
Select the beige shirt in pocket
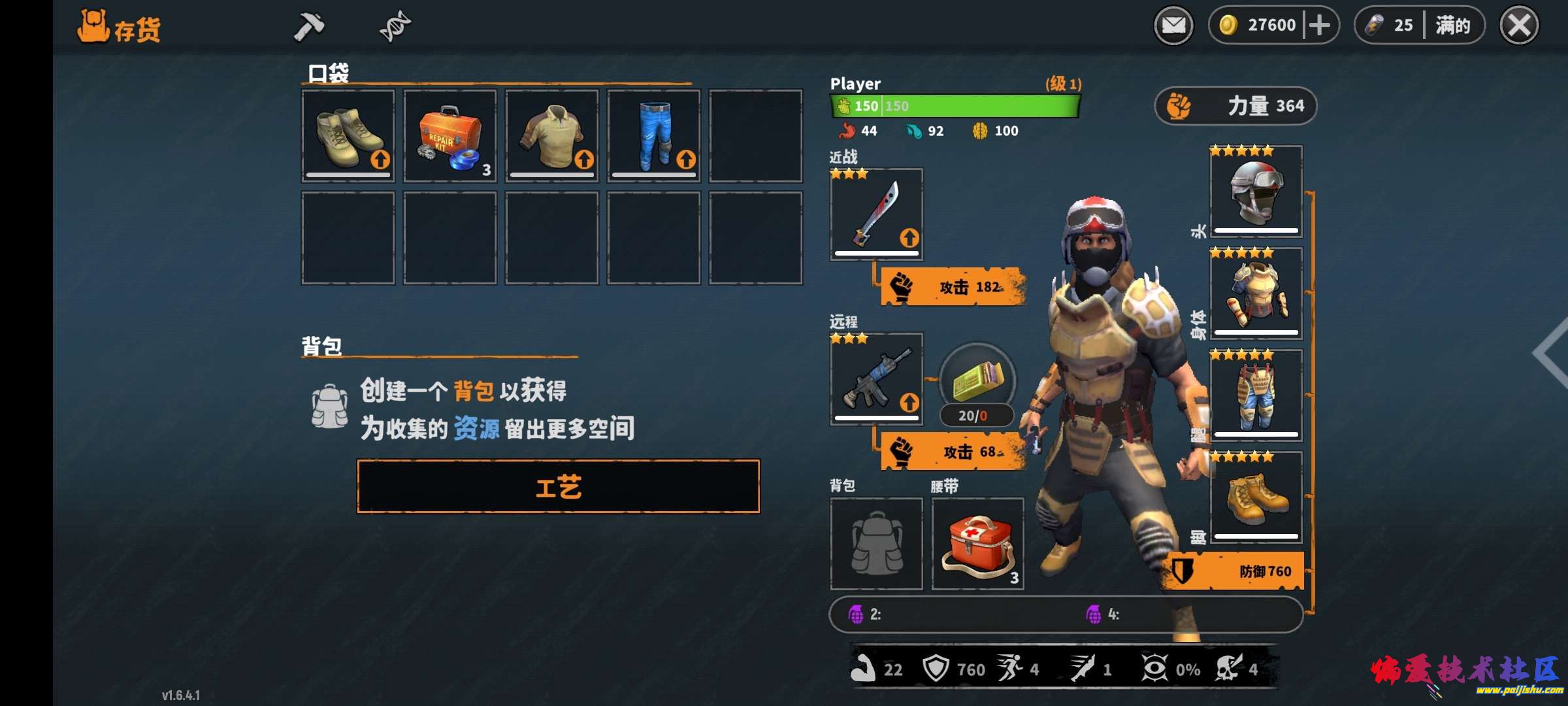click(x=552, y=136)
